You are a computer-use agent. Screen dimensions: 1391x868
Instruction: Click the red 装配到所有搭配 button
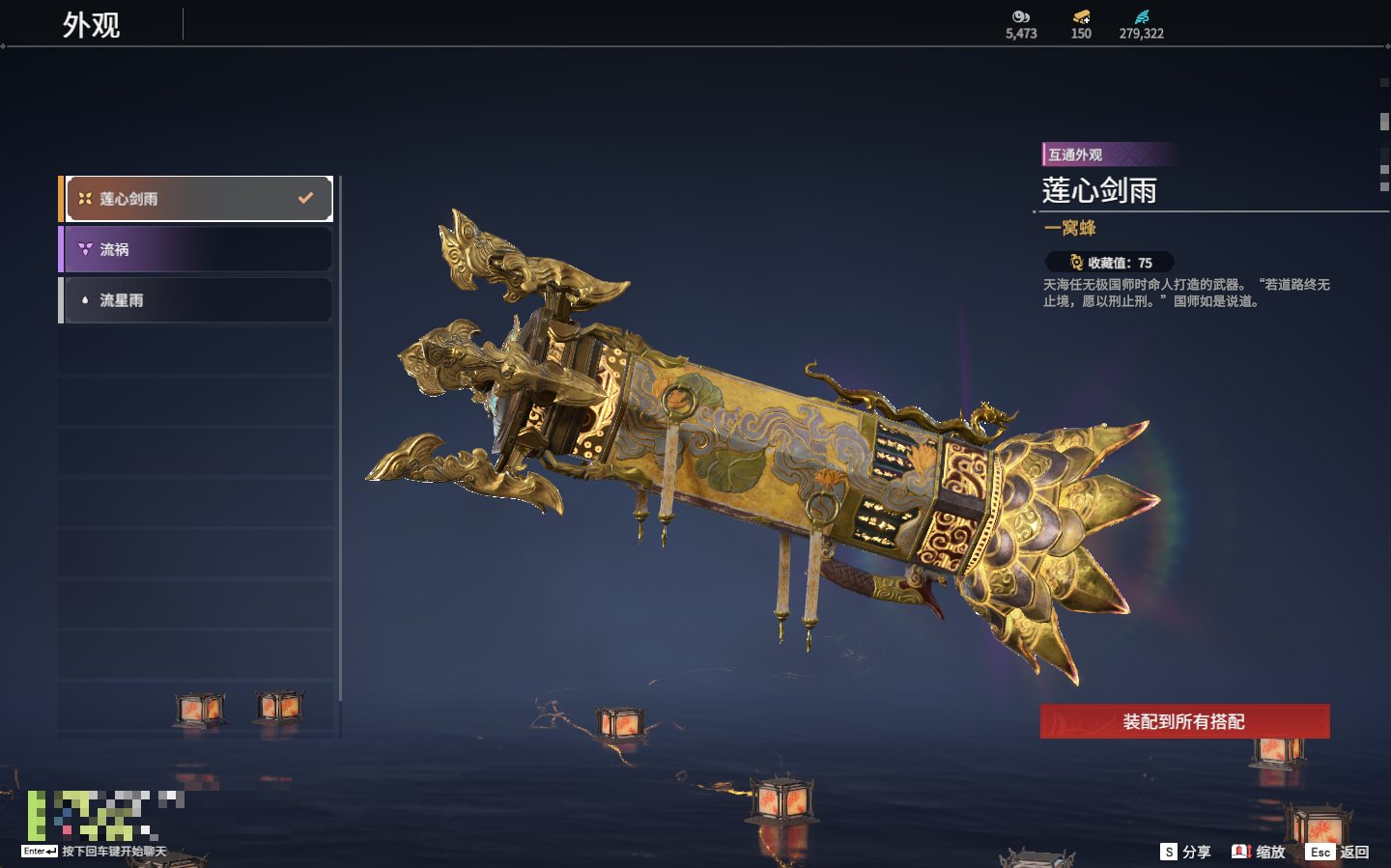(x=1184, y=721)
